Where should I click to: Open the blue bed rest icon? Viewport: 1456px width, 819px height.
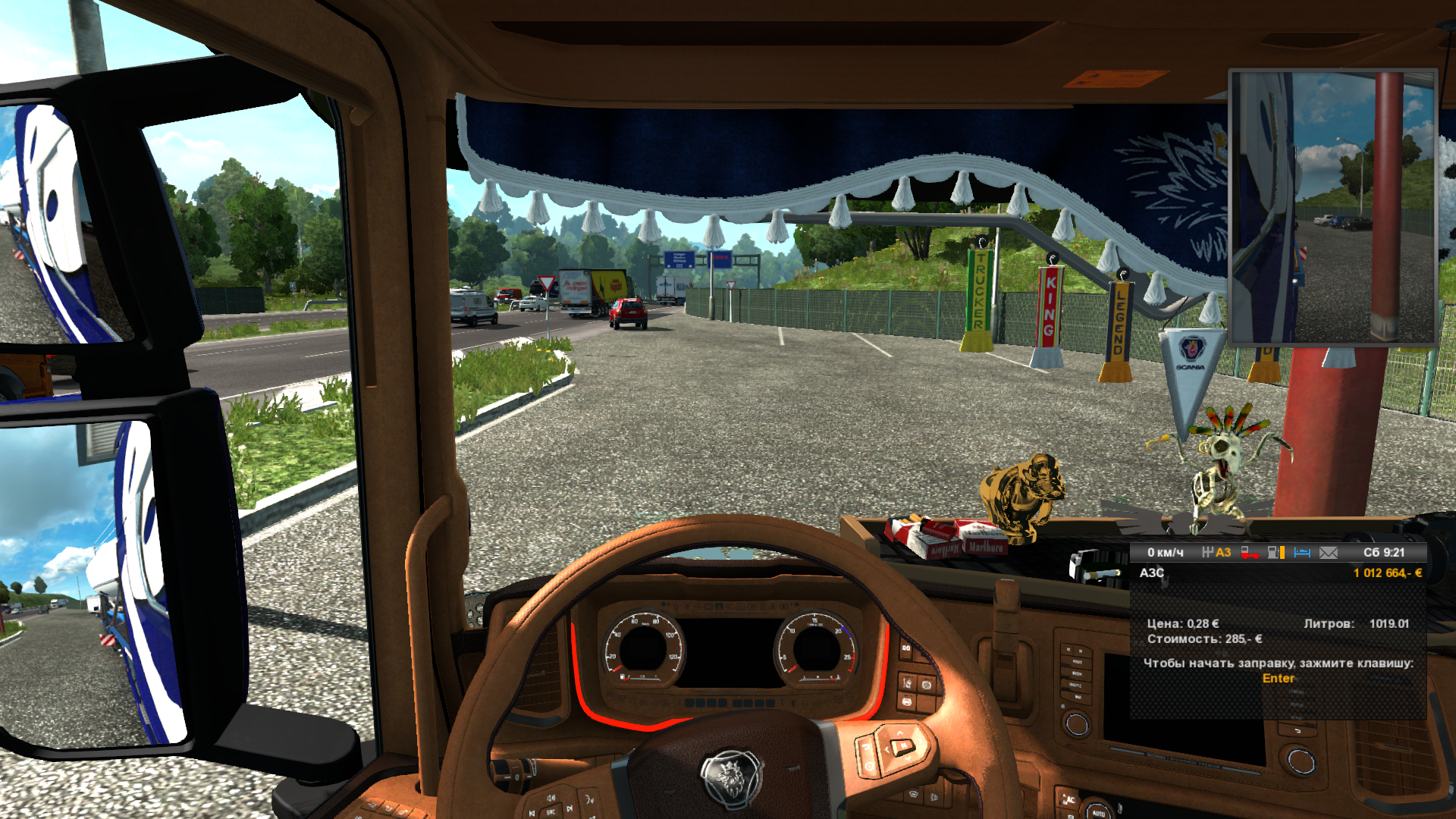pyautogui.click(x=1302, y=553)
